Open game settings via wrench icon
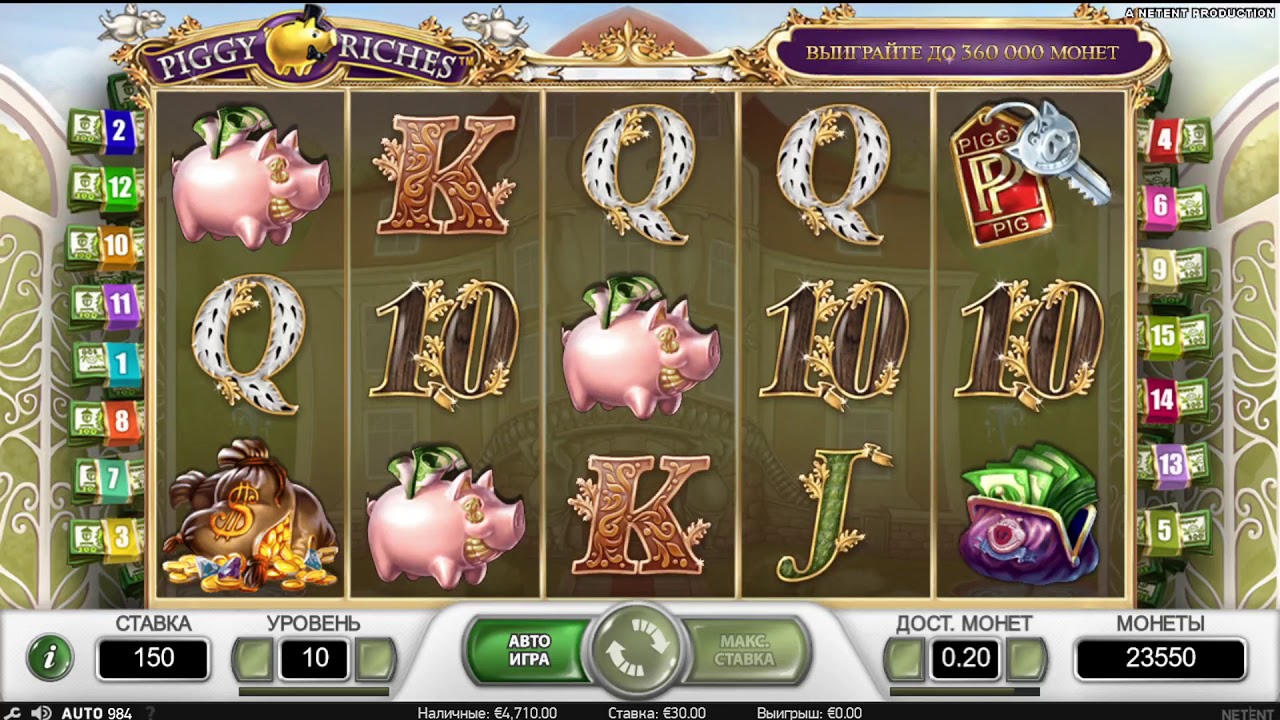The width and height of the screenshot is (1280, 720). pyautogui.click(x=14, y=713)
